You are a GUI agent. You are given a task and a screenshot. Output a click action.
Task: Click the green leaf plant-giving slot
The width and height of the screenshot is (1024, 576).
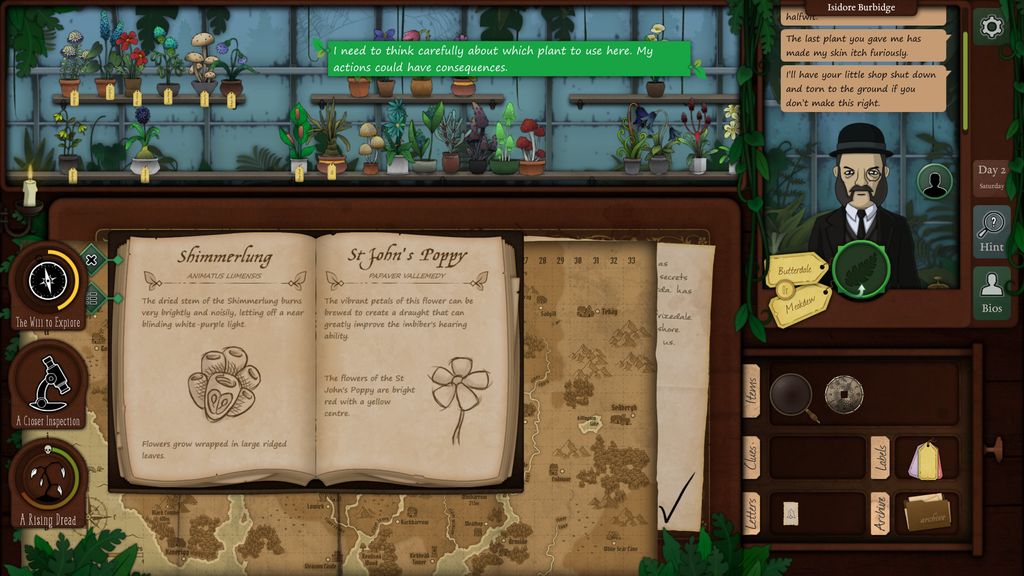pyautogui.click(x=861, y=270)
